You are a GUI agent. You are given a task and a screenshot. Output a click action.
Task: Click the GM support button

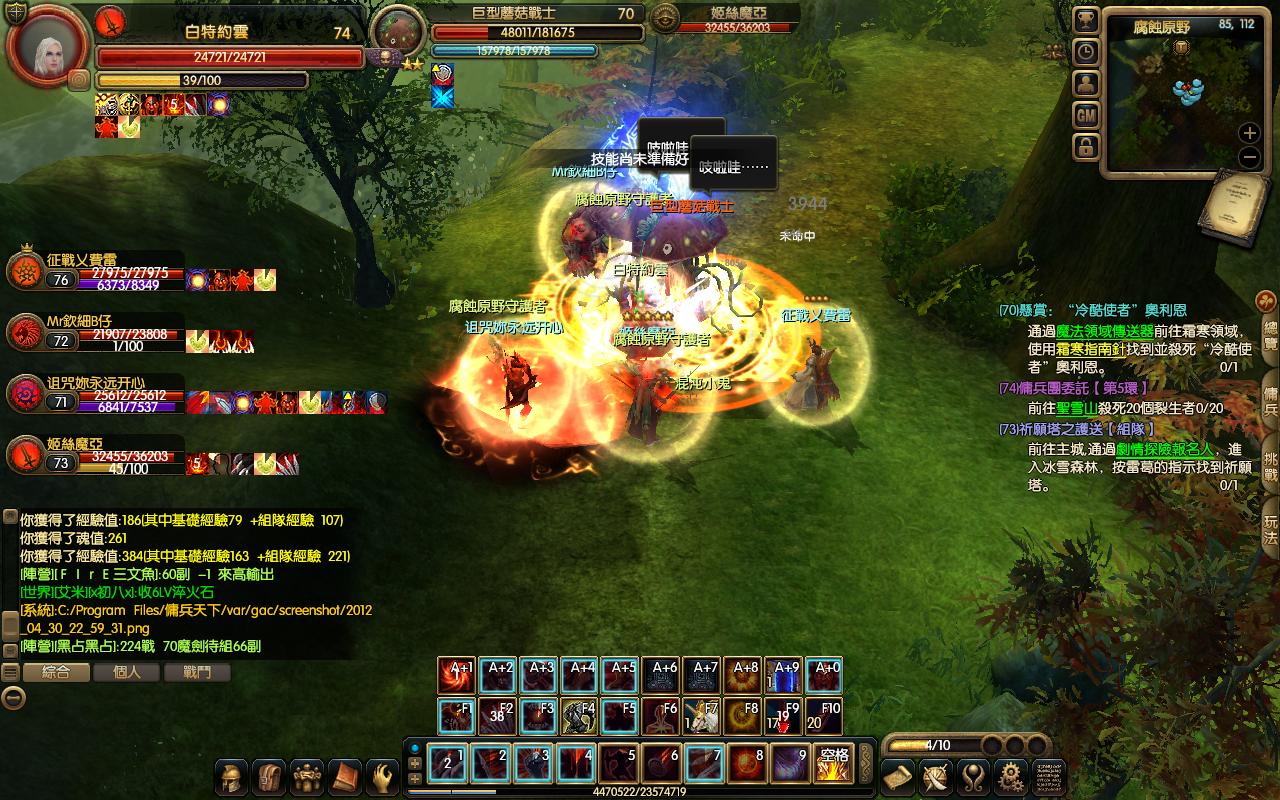(1086, 116)
